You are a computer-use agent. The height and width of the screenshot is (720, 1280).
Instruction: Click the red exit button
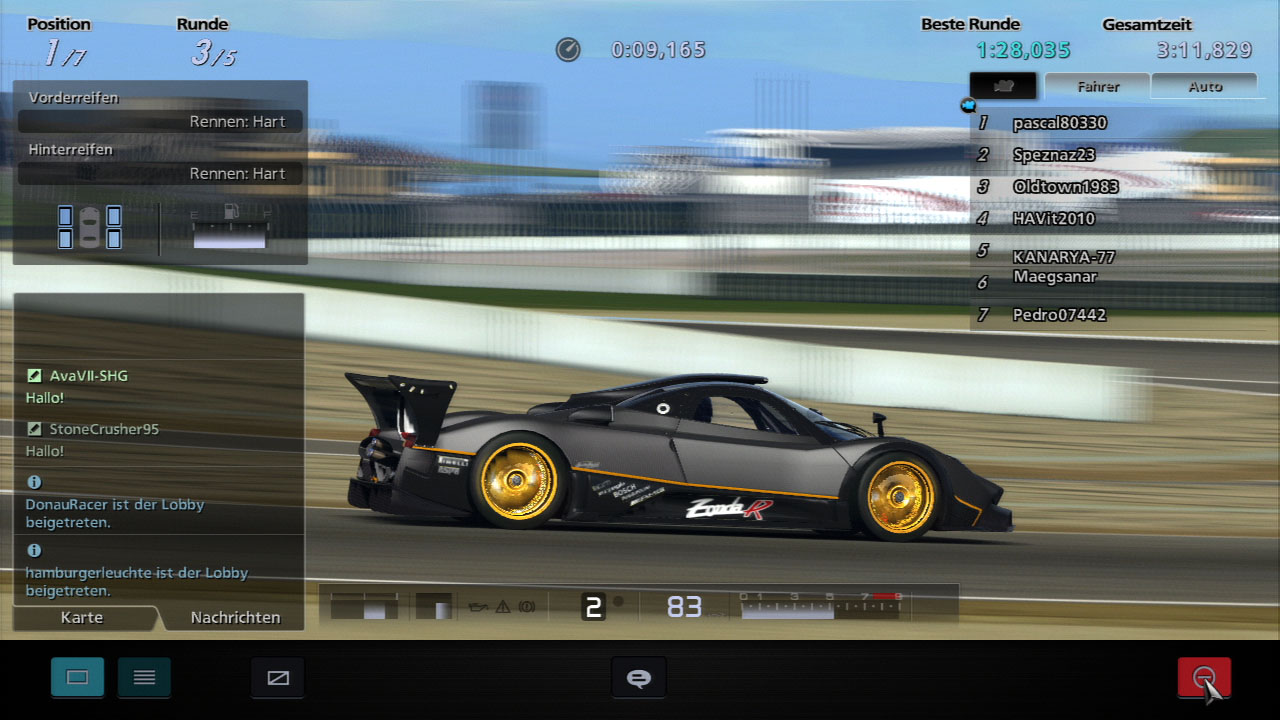1204,677
